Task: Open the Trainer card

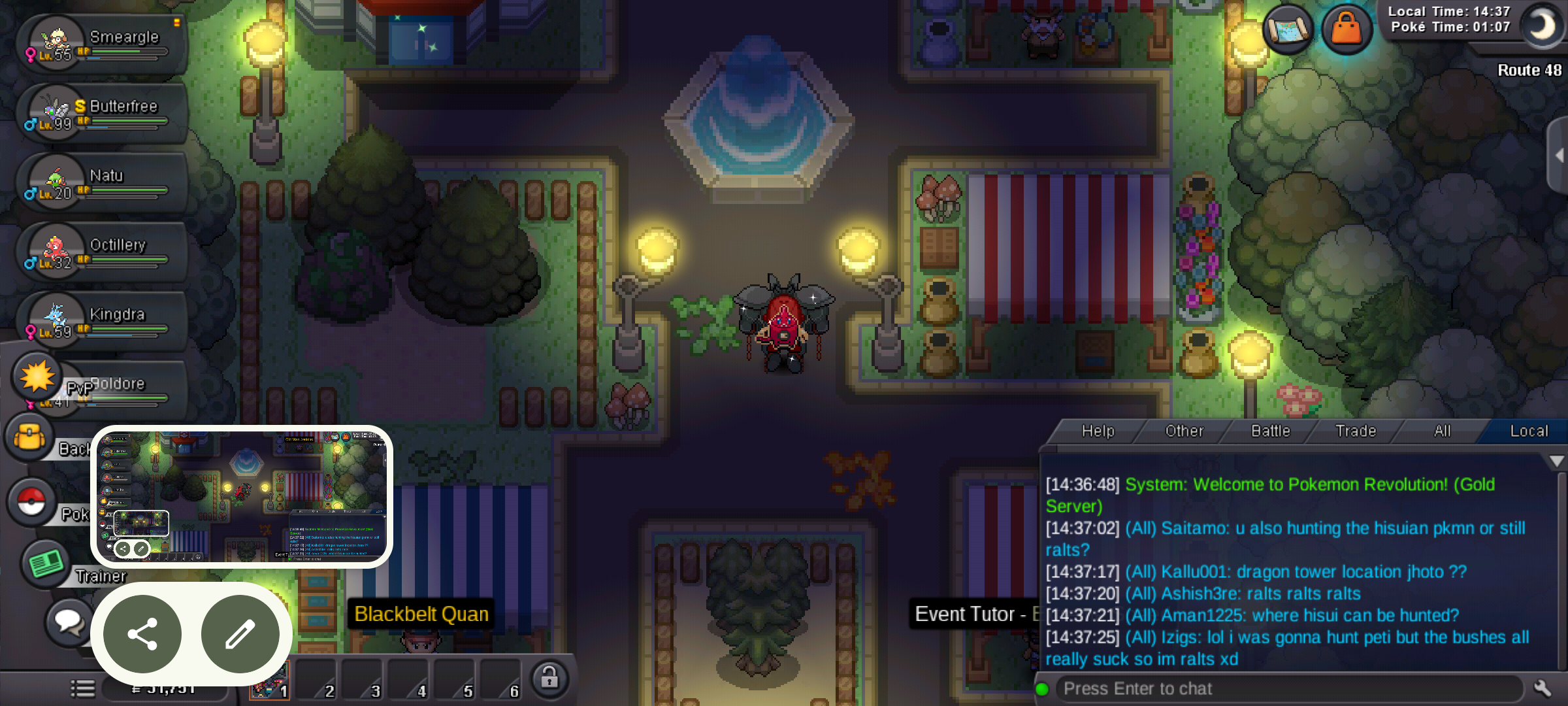Action: 46,563
